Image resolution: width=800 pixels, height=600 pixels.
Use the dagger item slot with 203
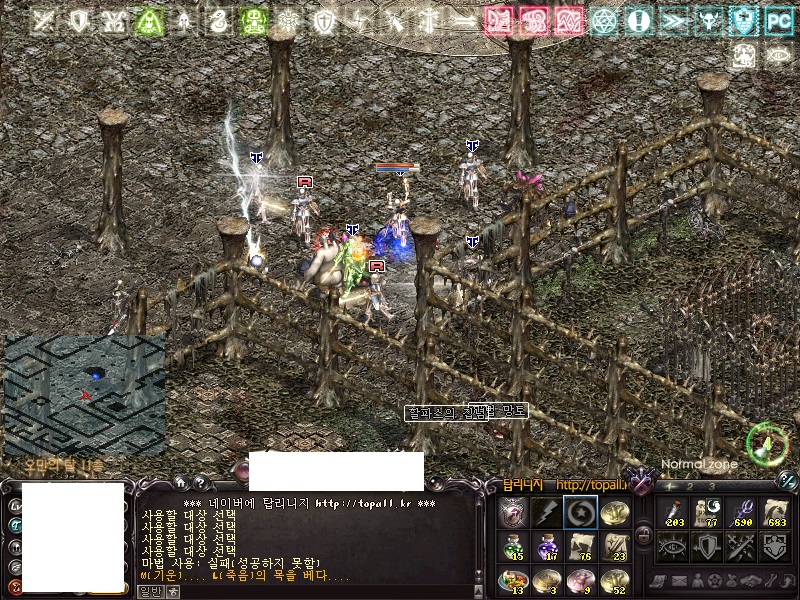tap(675, 512)
